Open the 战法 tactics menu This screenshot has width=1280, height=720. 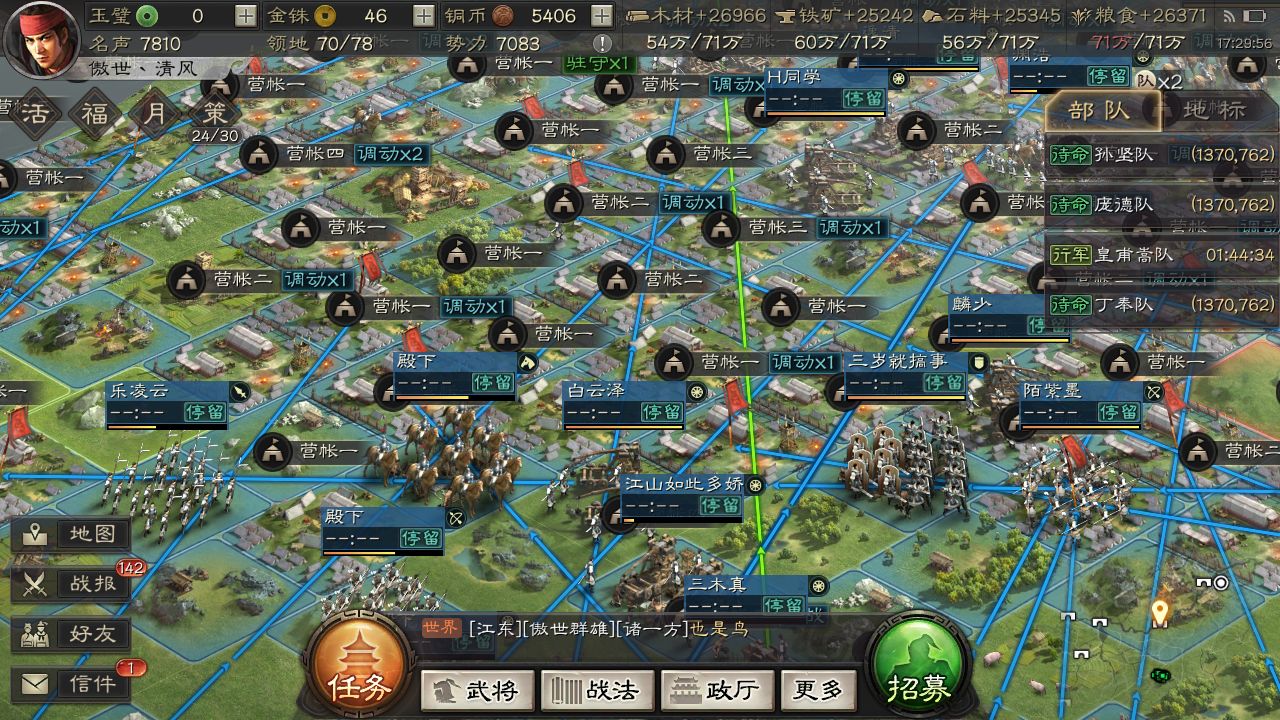click(x=597, y=690)
